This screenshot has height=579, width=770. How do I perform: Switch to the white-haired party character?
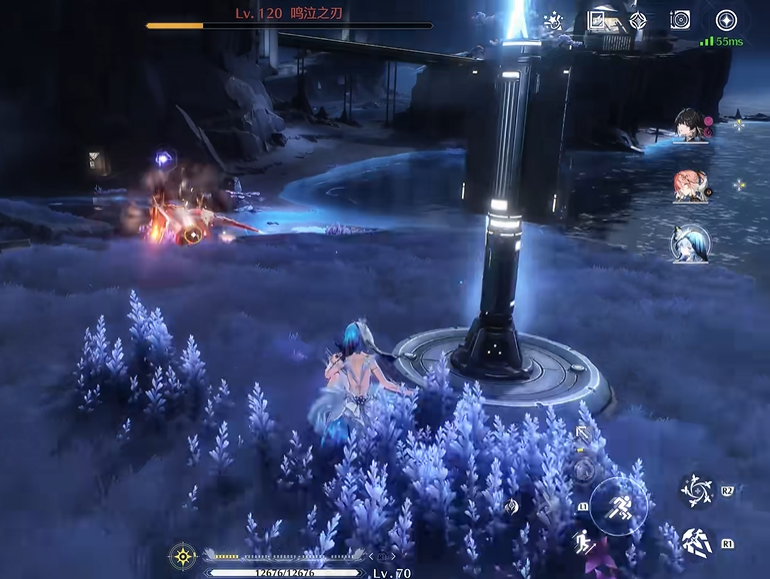(x=690, y=243)
